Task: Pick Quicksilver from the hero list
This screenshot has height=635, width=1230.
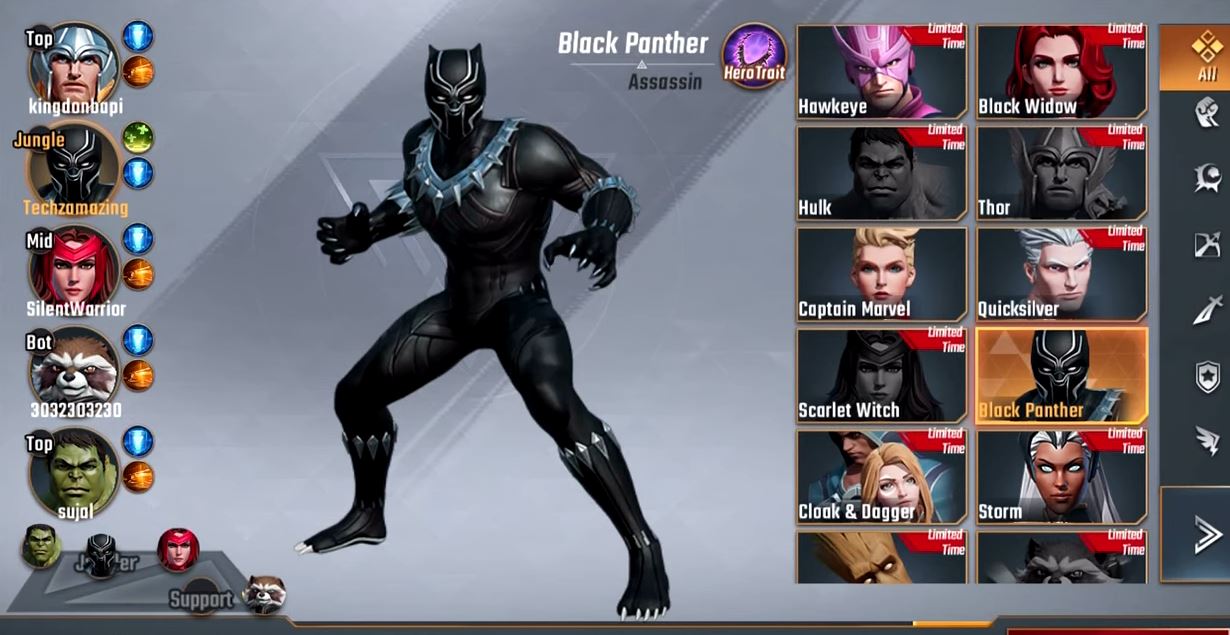Action: point(1061,275)
